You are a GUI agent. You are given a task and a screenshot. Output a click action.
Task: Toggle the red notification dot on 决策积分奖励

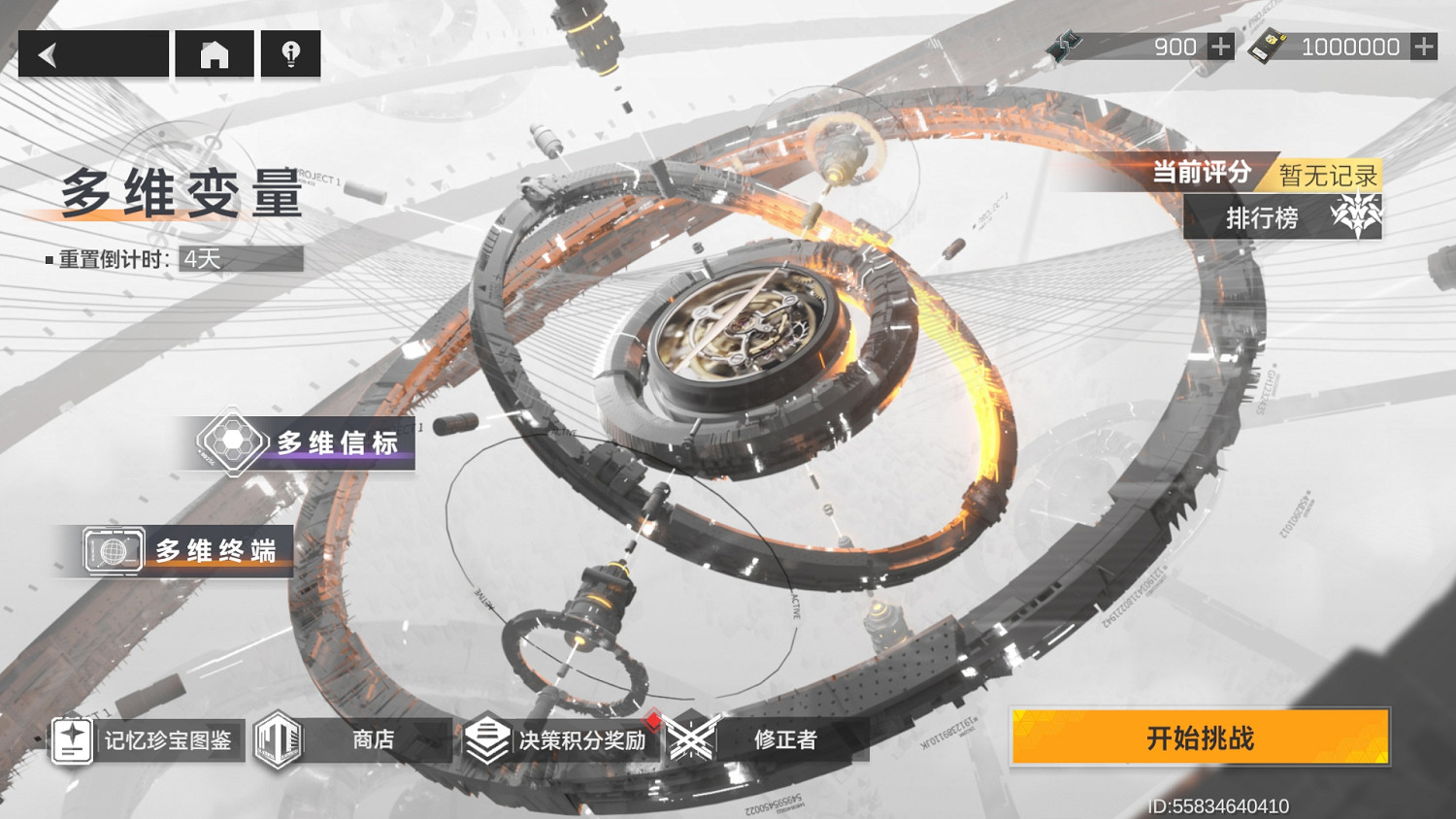654,719
